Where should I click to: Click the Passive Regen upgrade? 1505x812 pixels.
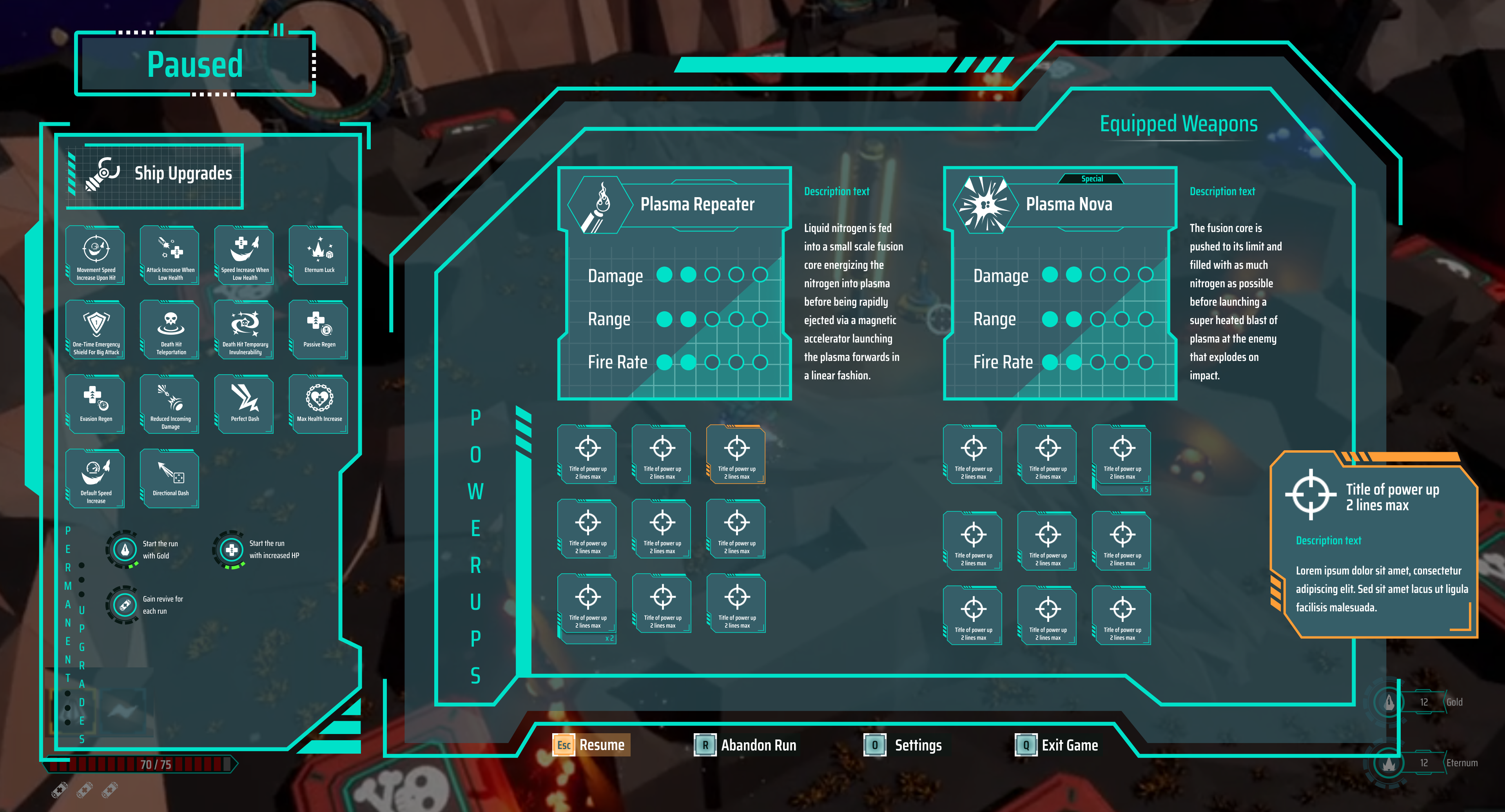tap(319, 330)
